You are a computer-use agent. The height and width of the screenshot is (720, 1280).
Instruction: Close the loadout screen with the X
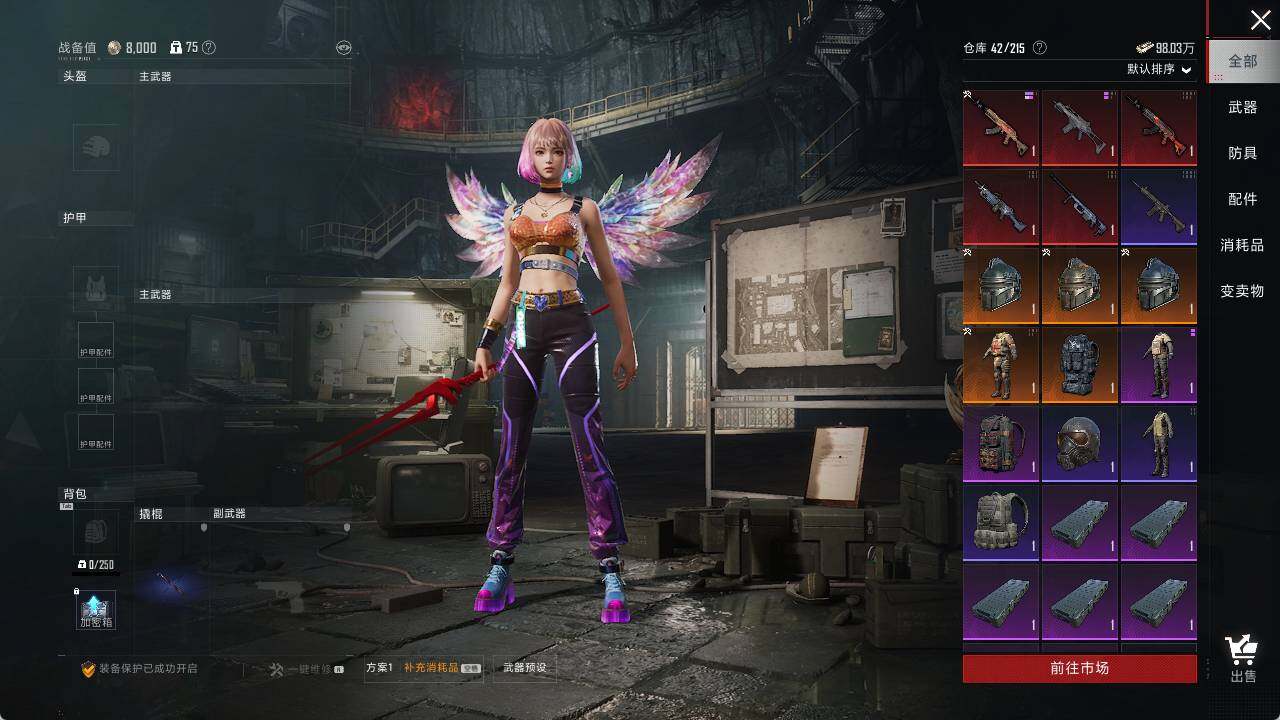click(x=1260, y=20)
